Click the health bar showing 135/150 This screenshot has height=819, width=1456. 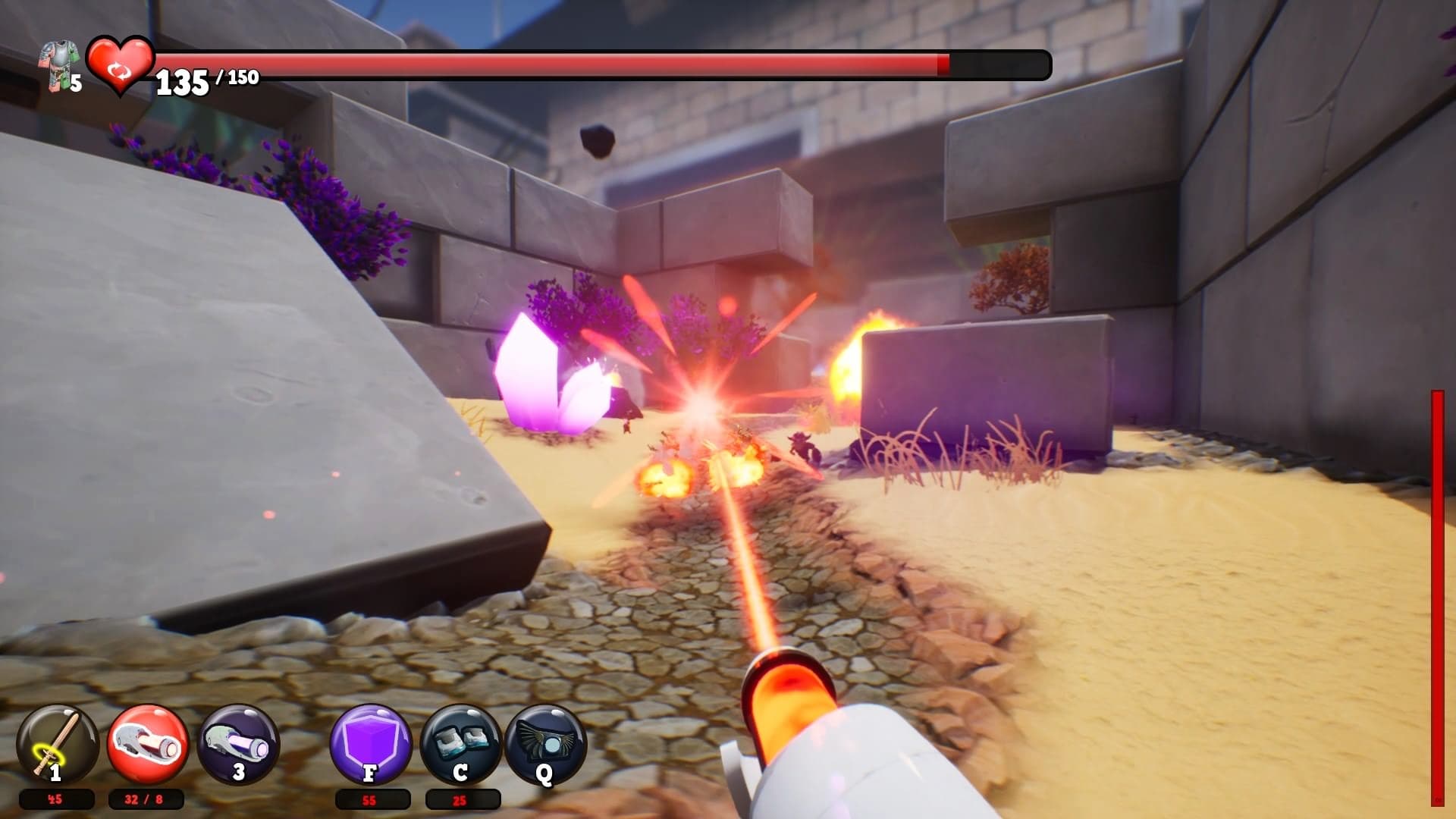(607, 66)
